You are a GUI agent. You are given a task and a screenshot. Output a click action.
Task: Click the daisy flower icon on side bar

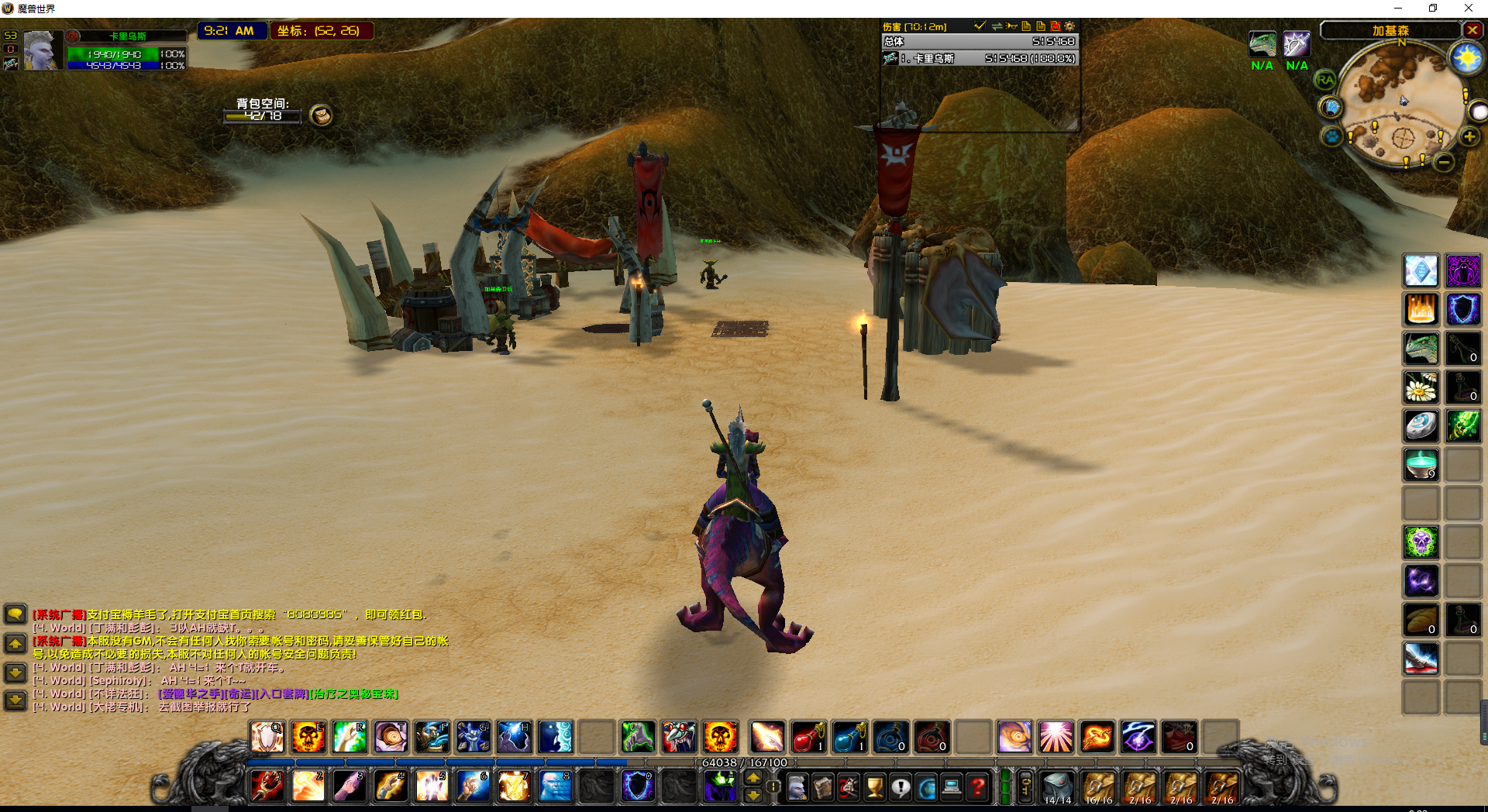(1421, 387)
